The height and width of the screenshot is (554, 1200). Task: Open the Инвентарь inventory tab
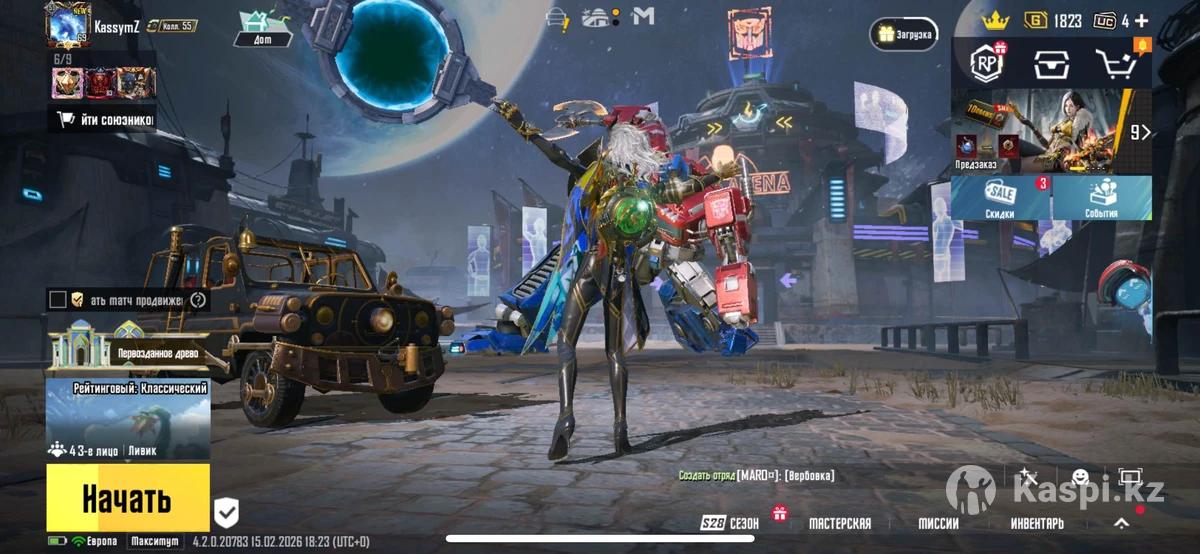click(x=1036, y=523)
